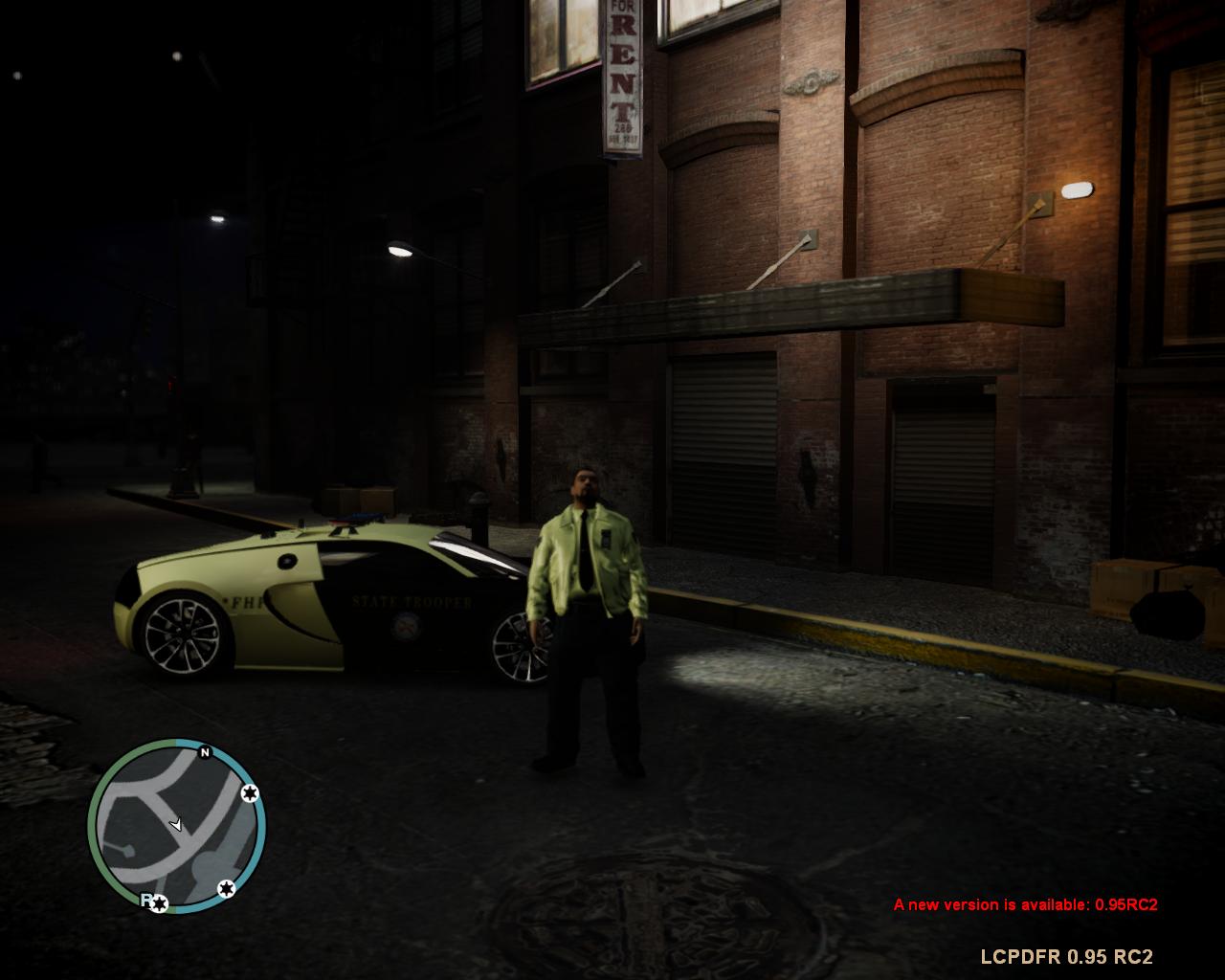The height and width of the screenshot is (980, 1225).
Task: Select the topmost star blip on the minimap
Action: 248,792
